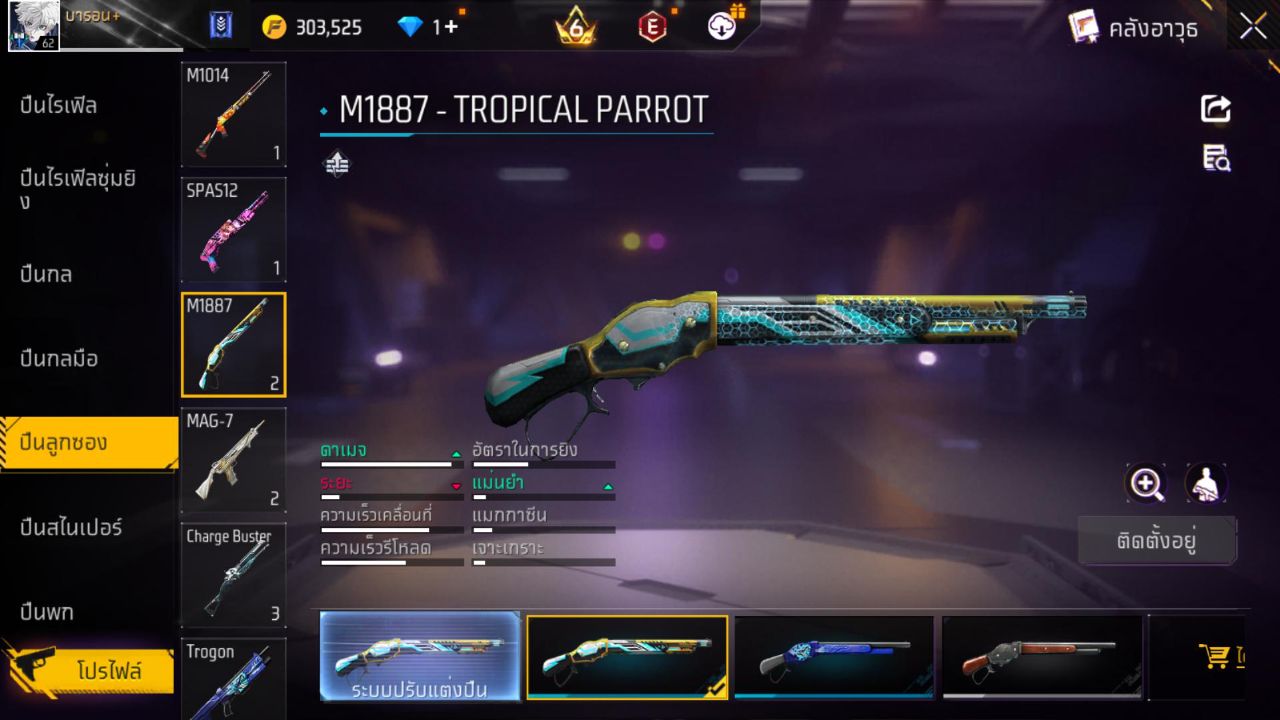Select the M1014 weapon slot
This screenshot has height=720, width=1280.
(x=233, y=114)
